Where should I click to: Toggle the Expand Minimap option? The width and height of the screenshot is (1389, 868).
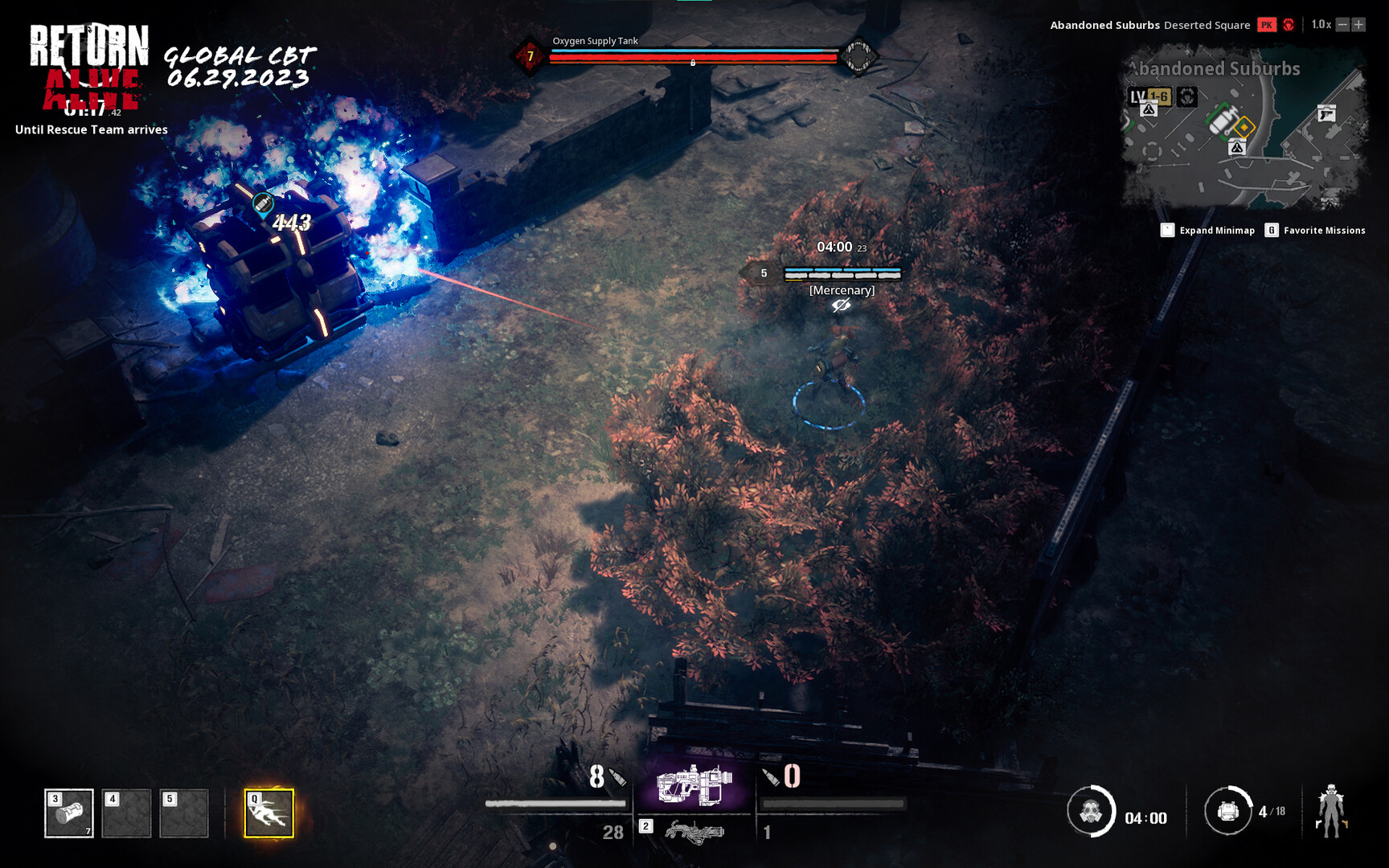pyautogui.click(x=1209, y=230)
